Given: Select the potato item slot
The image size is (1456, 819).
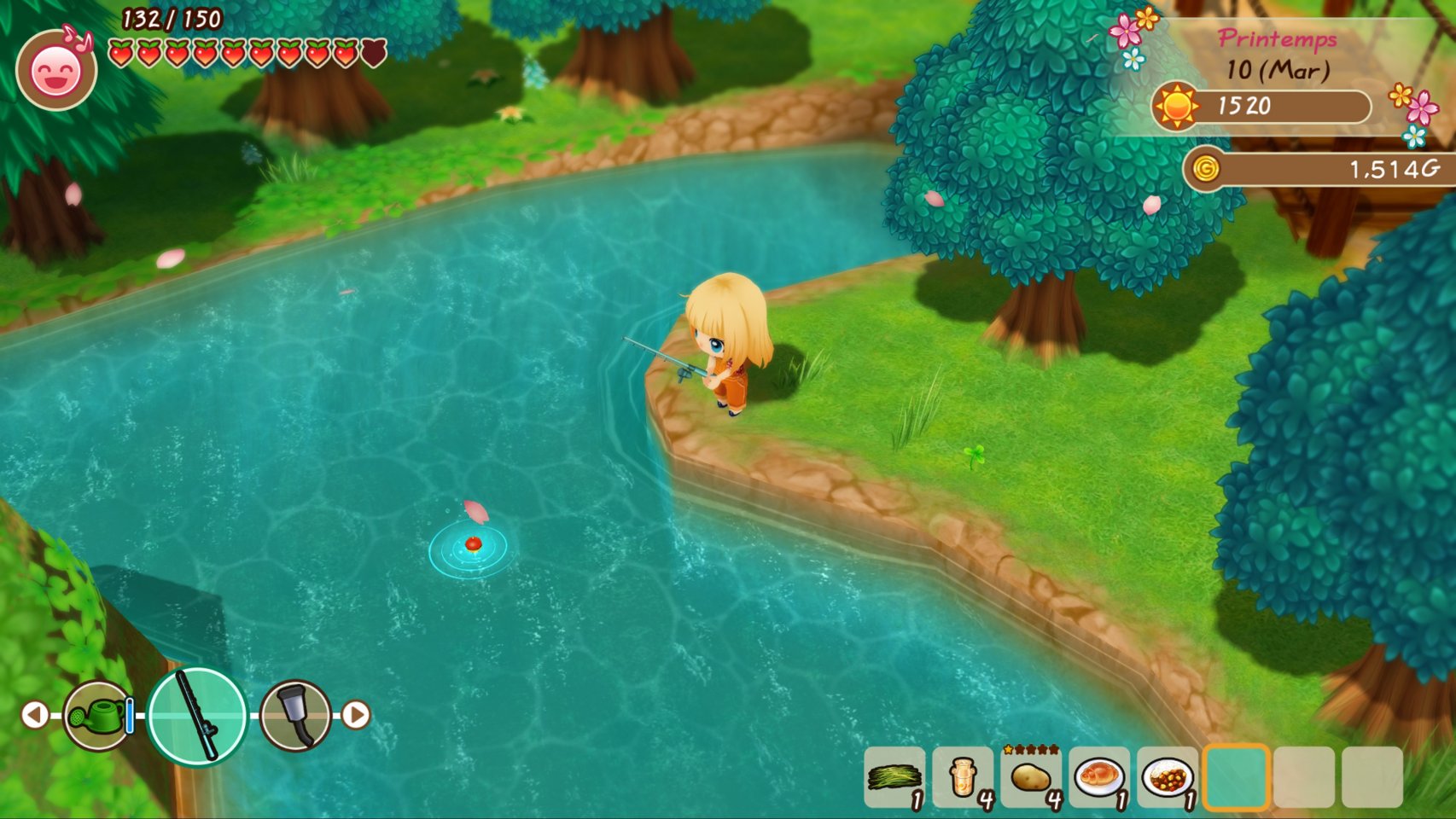Looking at the screenshot, I should click(1030, 777).
